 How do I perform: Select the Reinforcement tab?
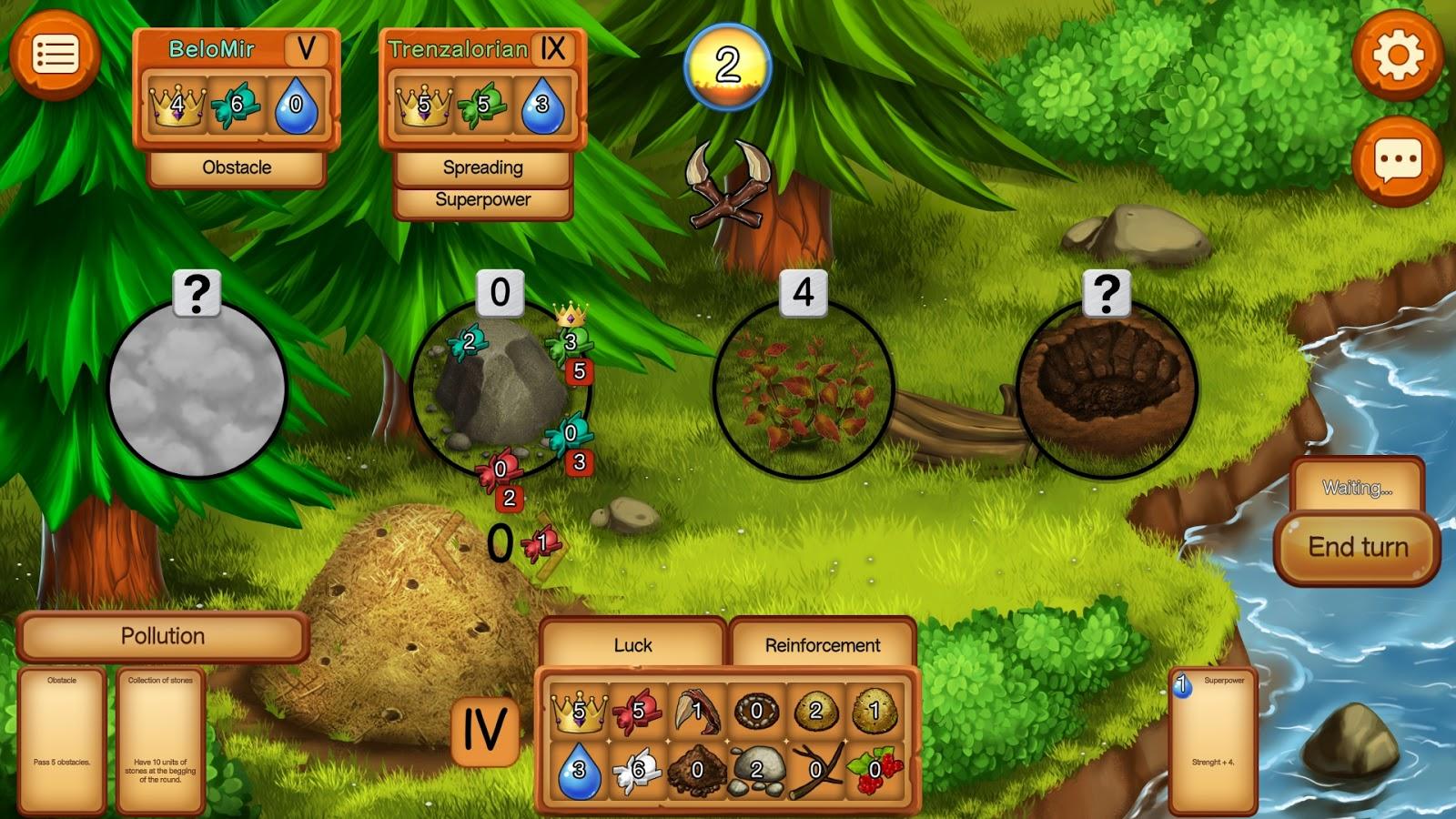tap(823, 645)
